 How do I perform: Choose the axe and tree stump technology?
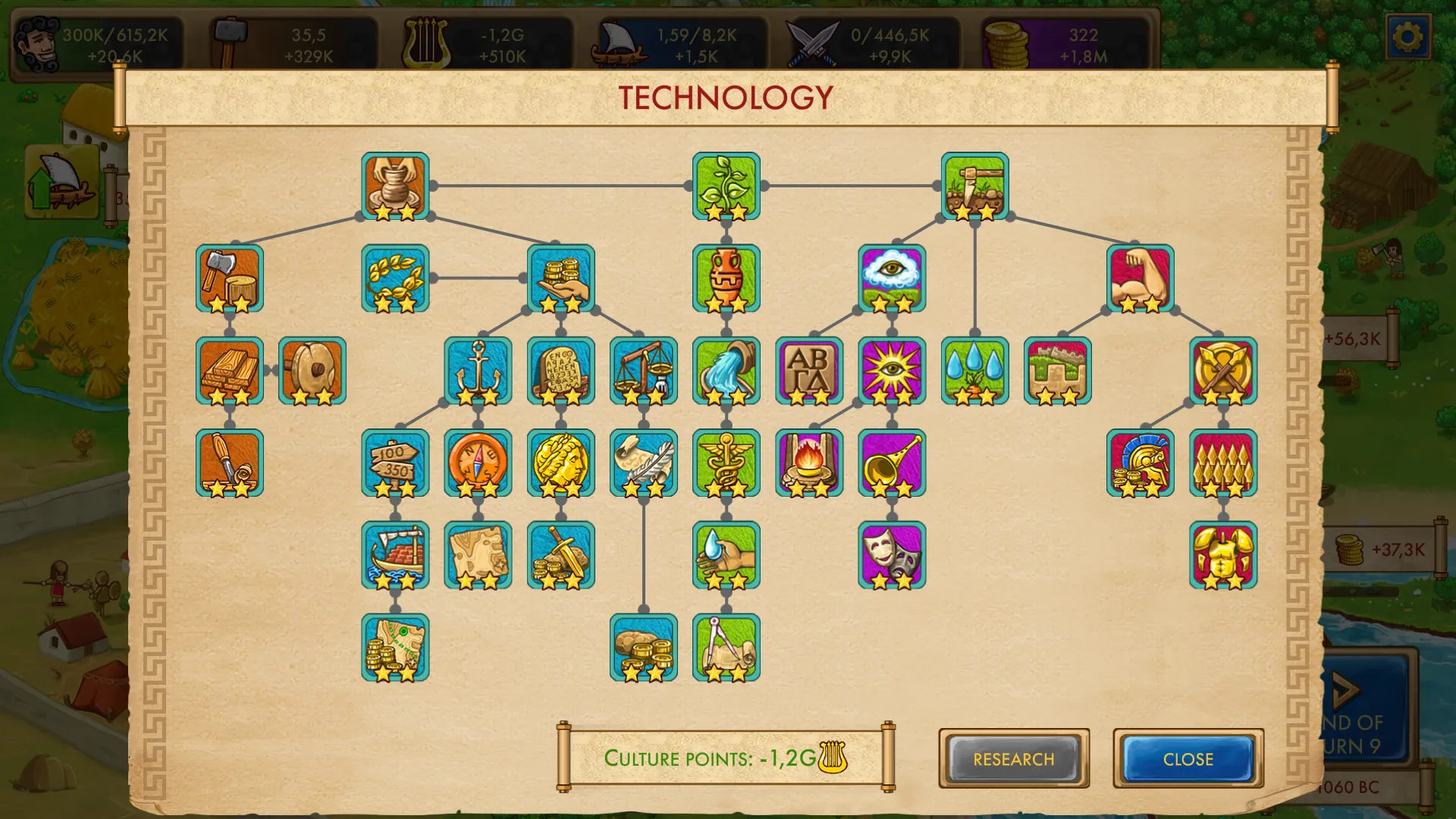point(230,278)
